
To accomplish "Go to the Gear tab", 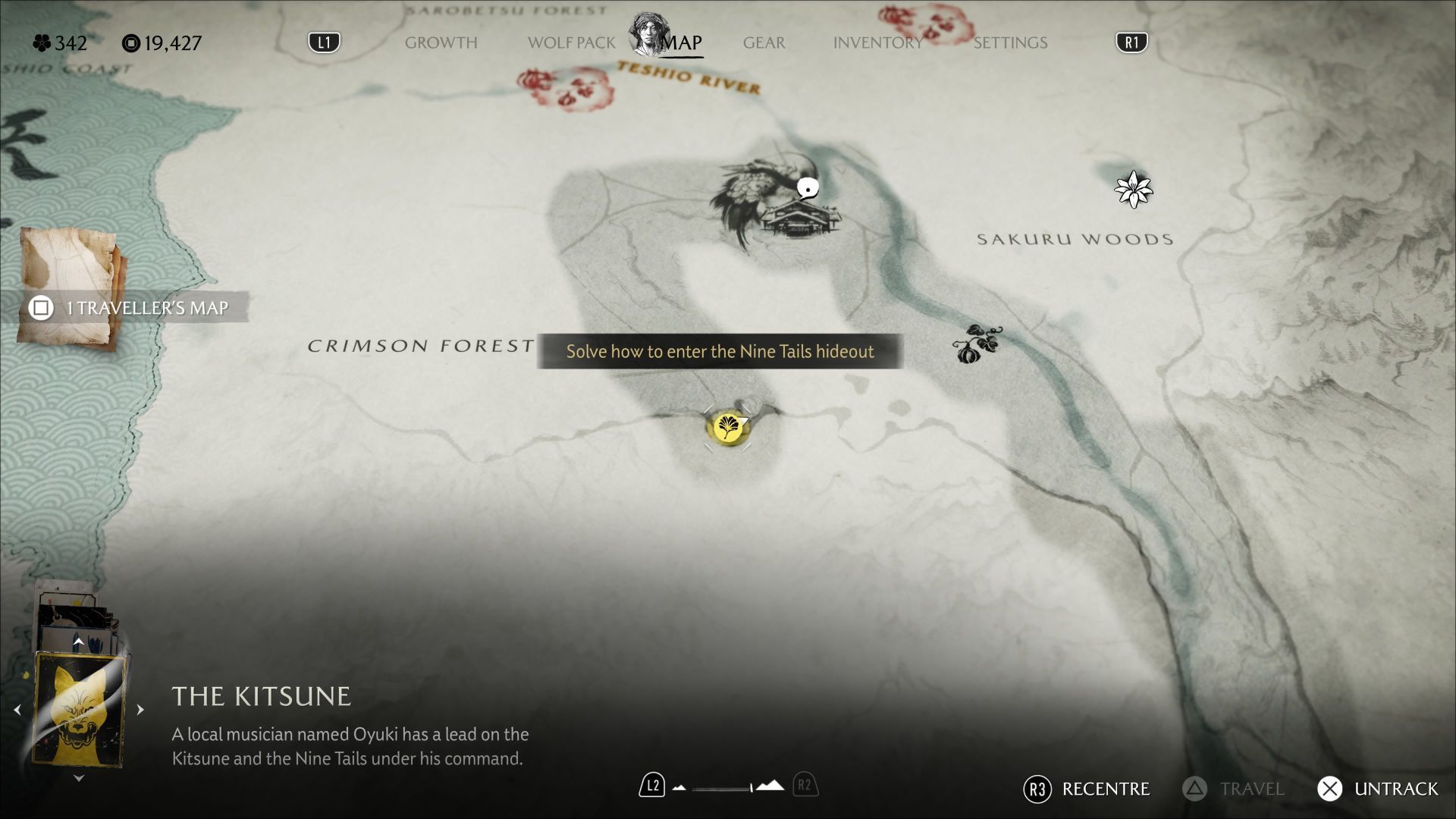I will point(764,42).
